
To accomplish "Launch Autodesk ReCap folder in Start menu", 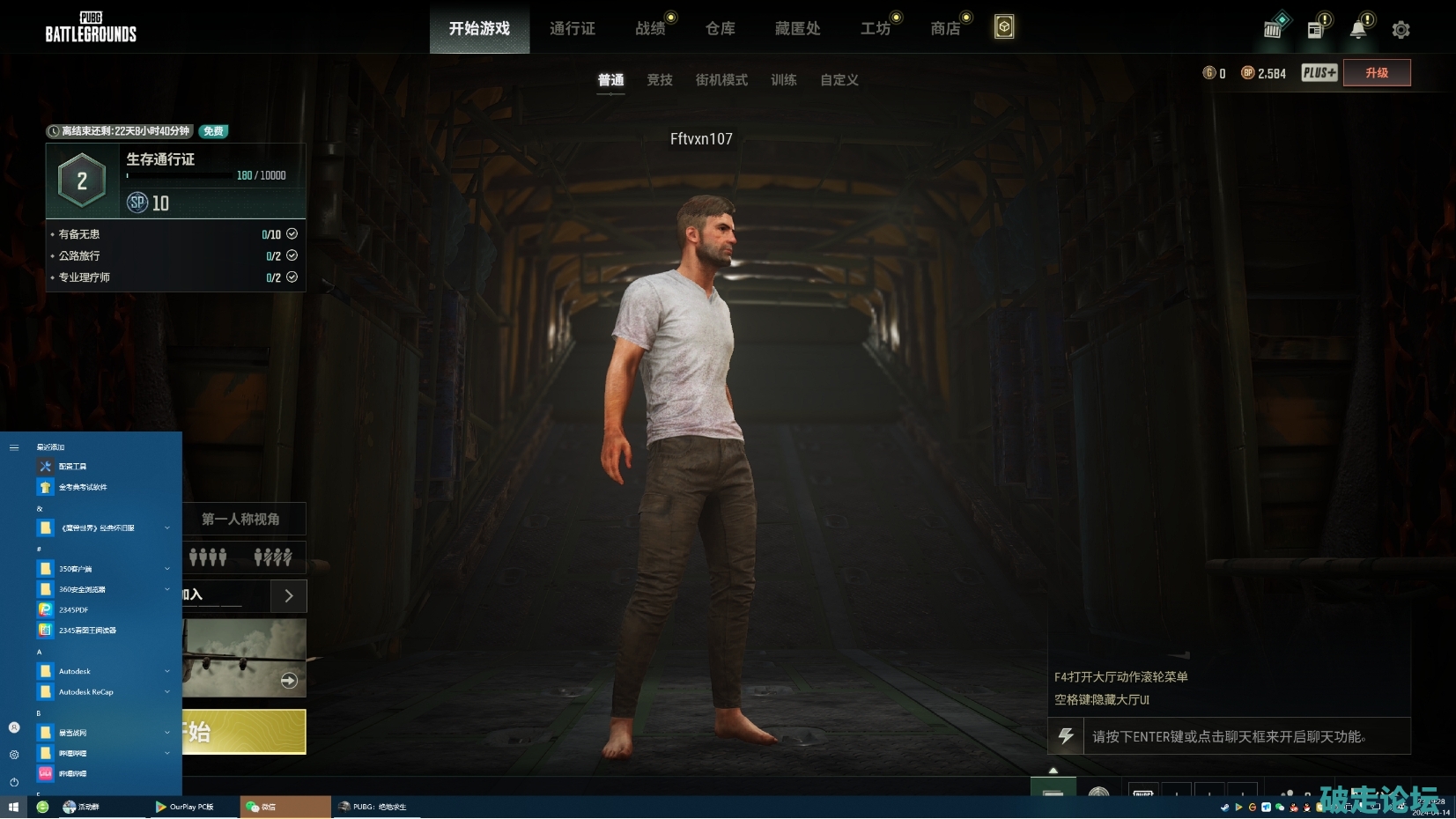I will point(86,692).
